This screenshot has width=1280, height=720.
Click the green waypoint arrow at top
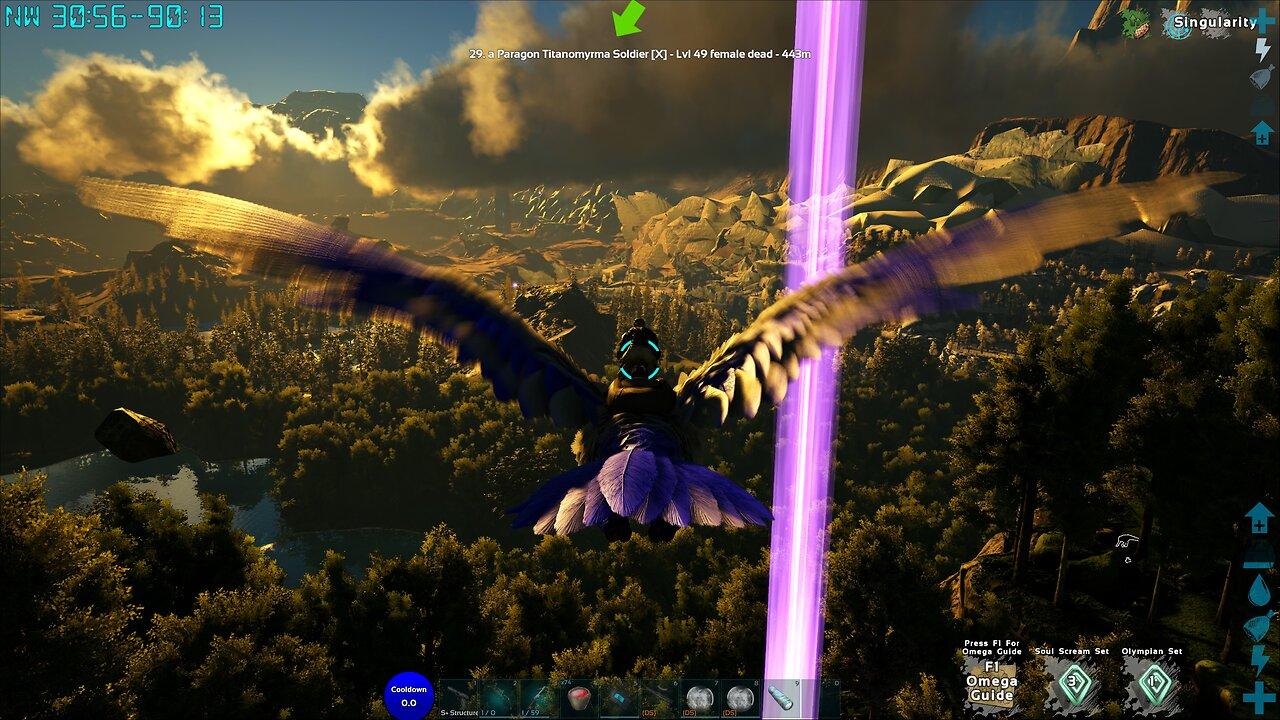point(628,17)
